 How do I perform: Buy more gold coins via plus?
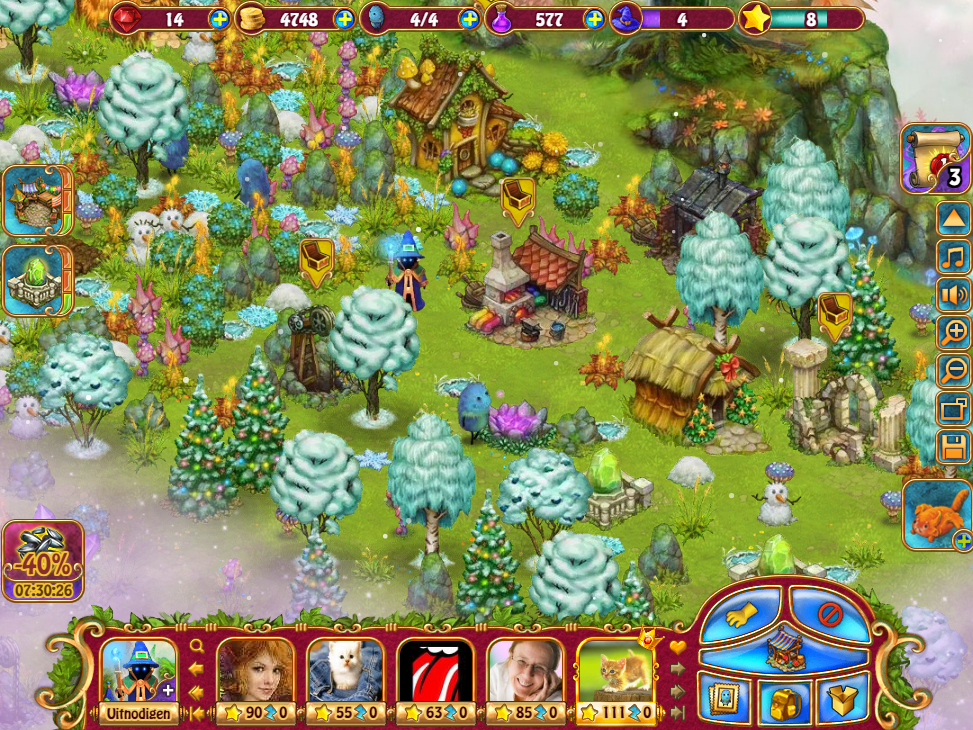[344, 19]
